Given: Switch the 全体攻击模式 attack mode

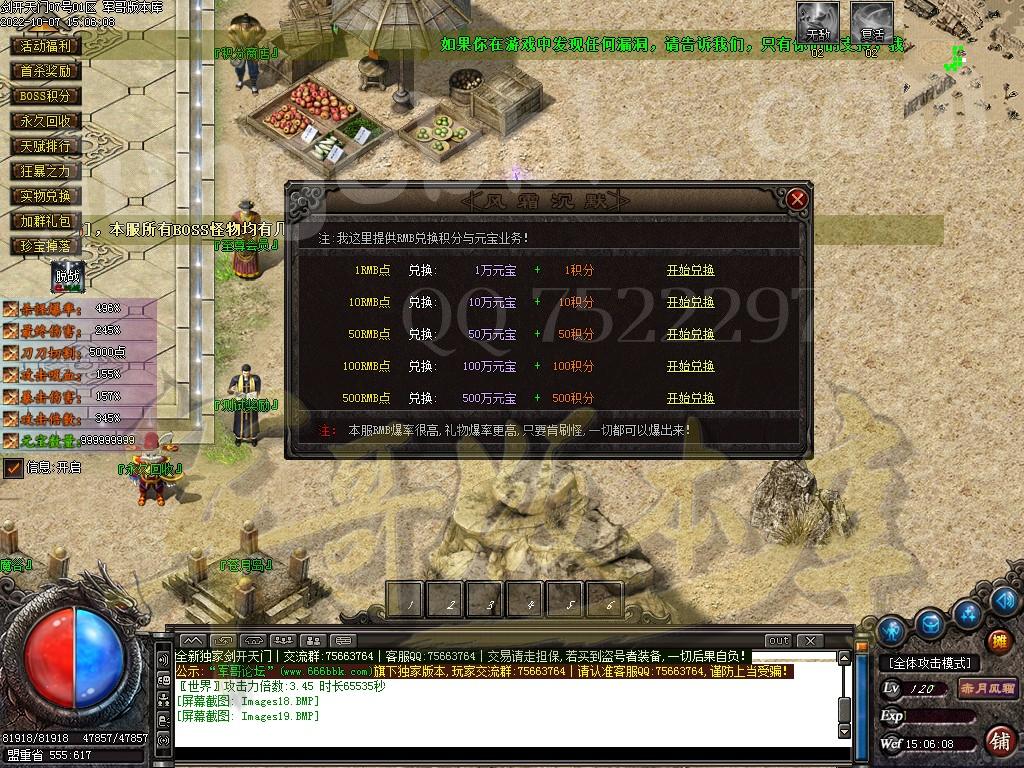Looking at the screenshot, I should point(929,663).
